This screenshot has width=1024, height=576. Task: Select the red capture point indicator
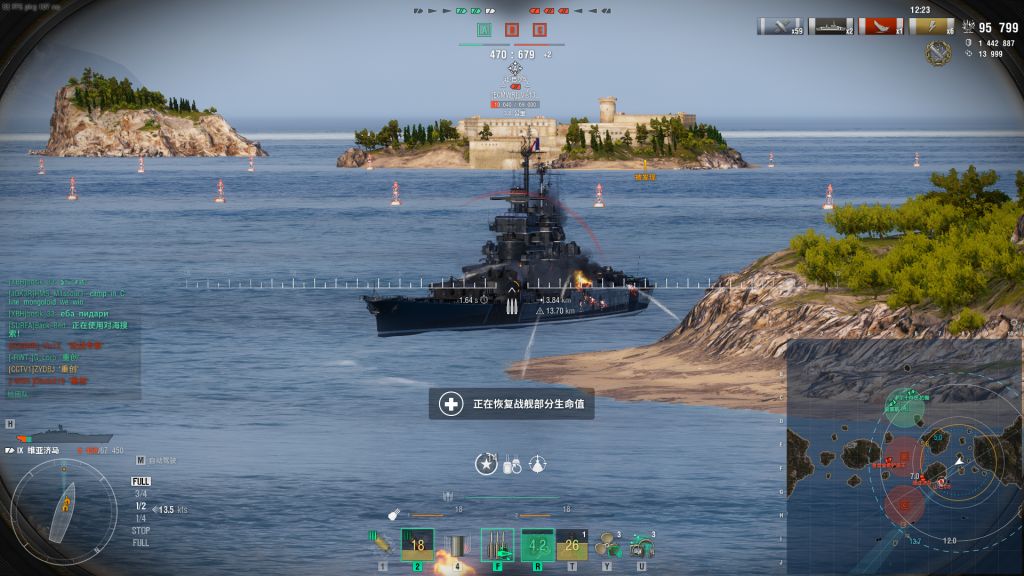coord(512,30)
